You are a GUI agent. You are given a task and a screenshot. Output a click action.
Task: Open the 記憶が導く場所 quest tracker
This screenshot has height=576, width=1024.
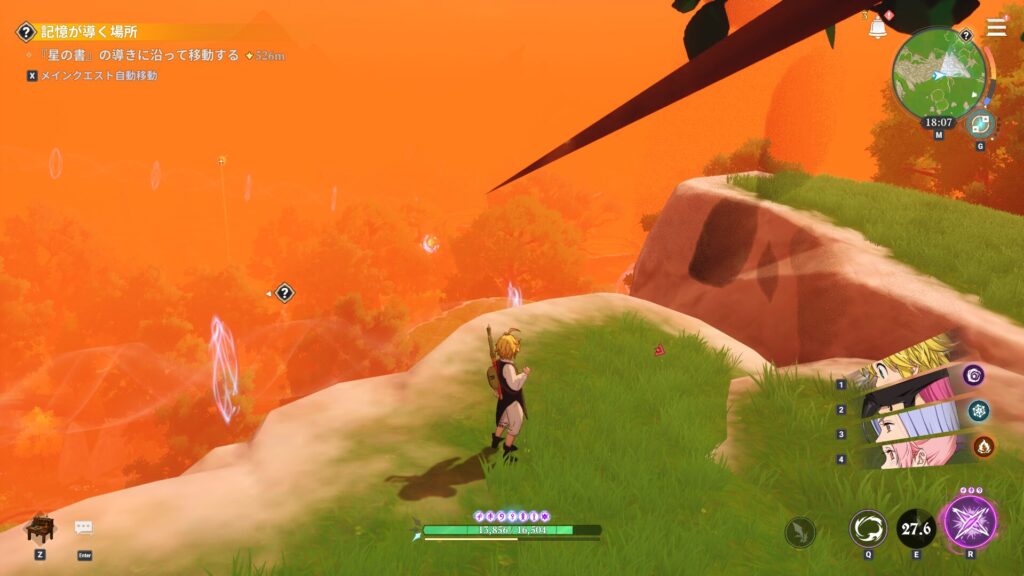pyautogui.click(x=88, y=32)
